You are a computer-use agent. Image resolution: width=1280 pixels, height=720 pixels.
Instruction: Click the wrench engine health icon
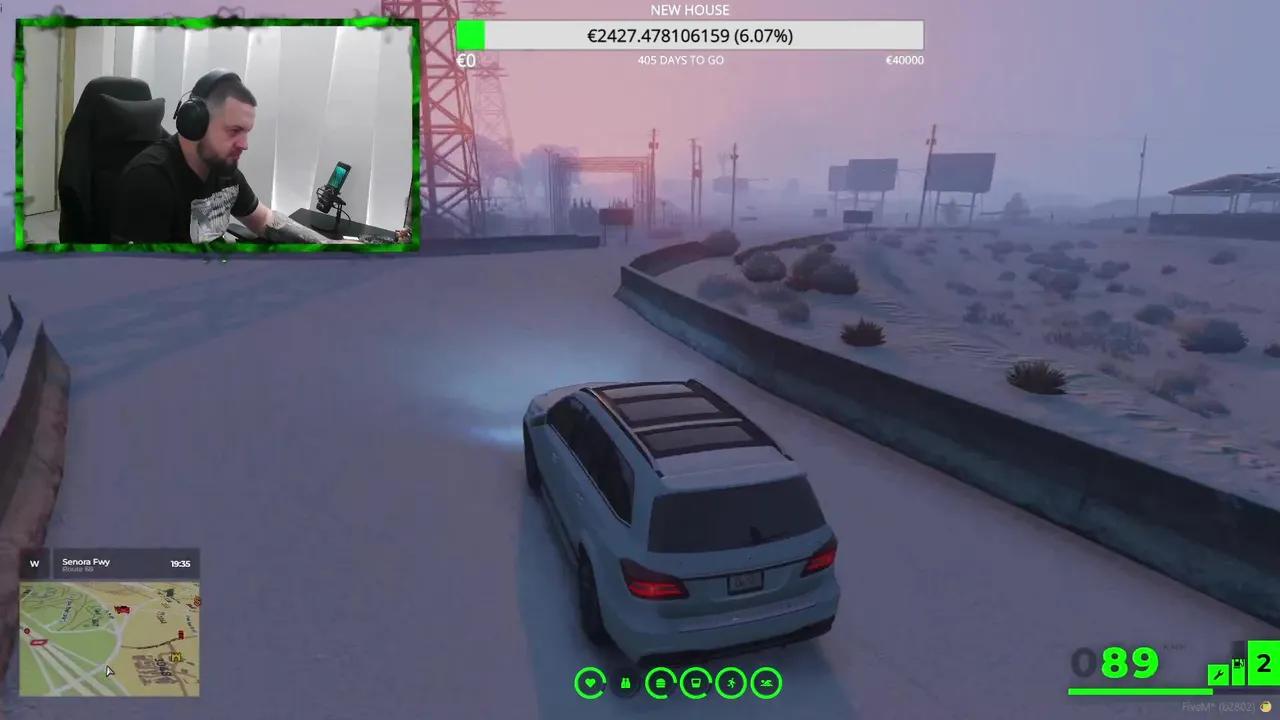click(1218, 674)
